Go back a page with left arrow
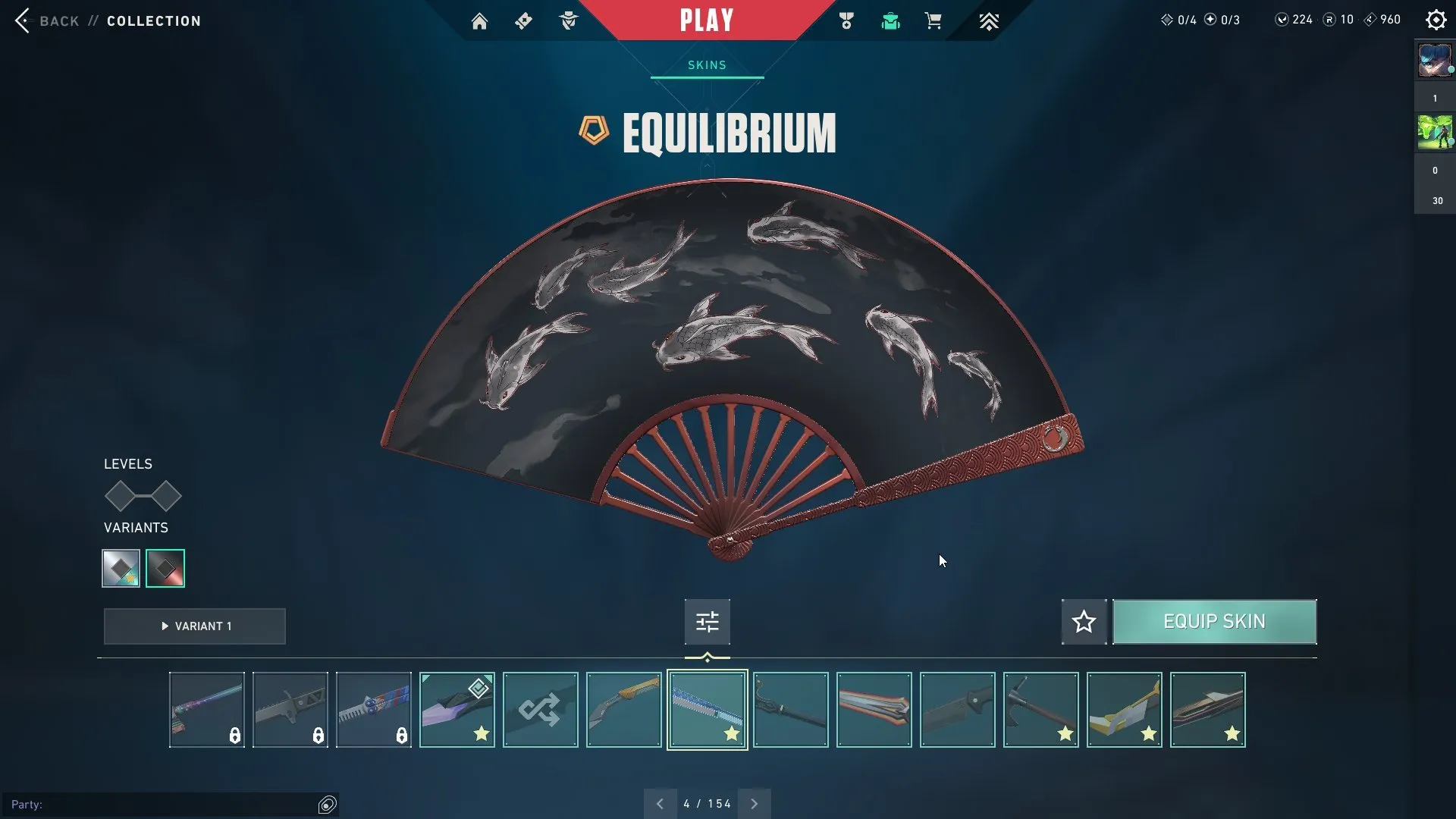This screenshot has width=1456, height=819. click(x=660, y=803)
